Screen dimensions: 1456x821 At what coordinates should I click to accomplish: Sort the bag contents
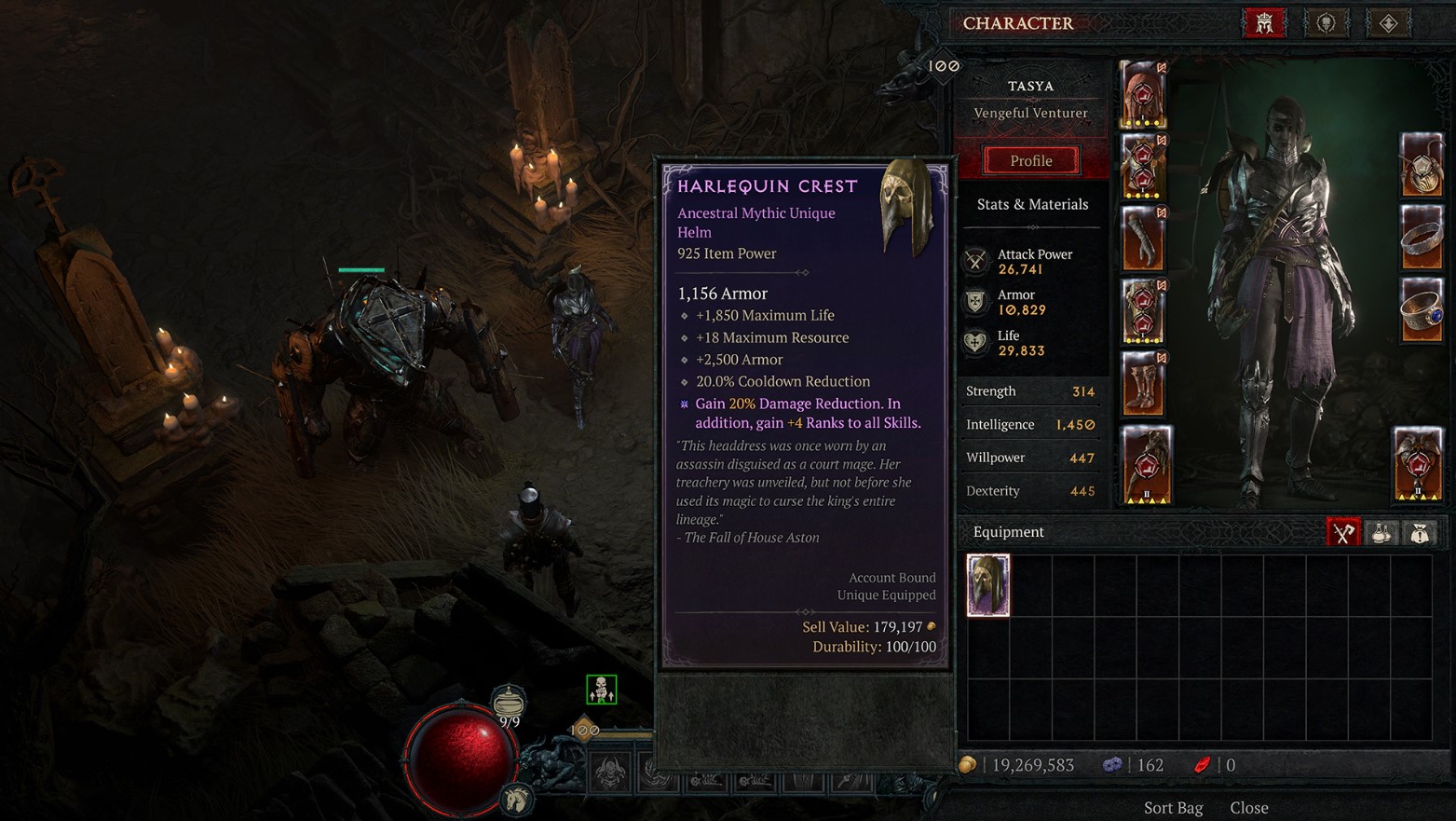(x=1173, y=807)
